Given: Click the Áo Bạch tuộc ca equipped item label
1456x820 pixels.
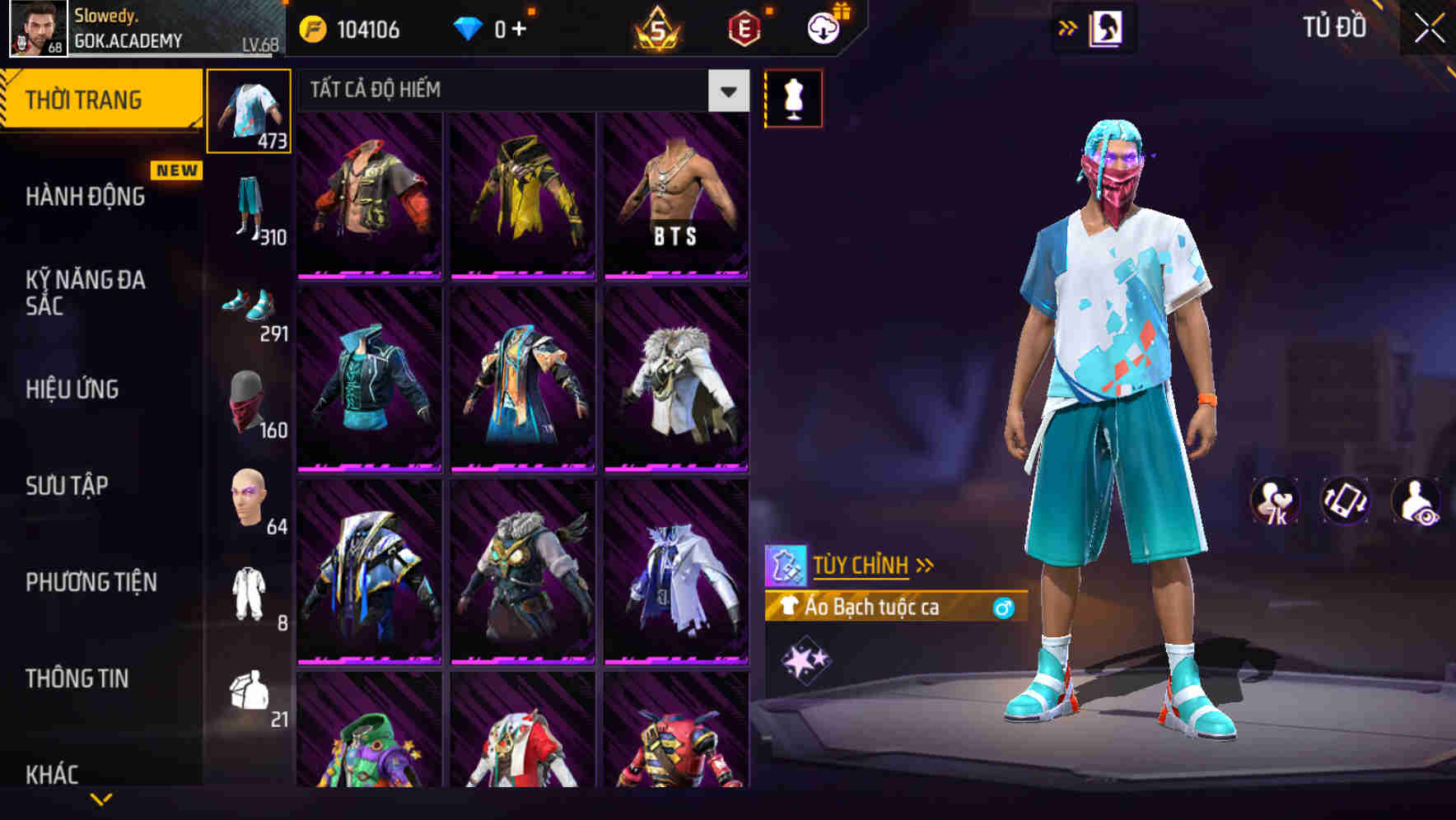Looking at the screenshot, I should click(873, 608).
